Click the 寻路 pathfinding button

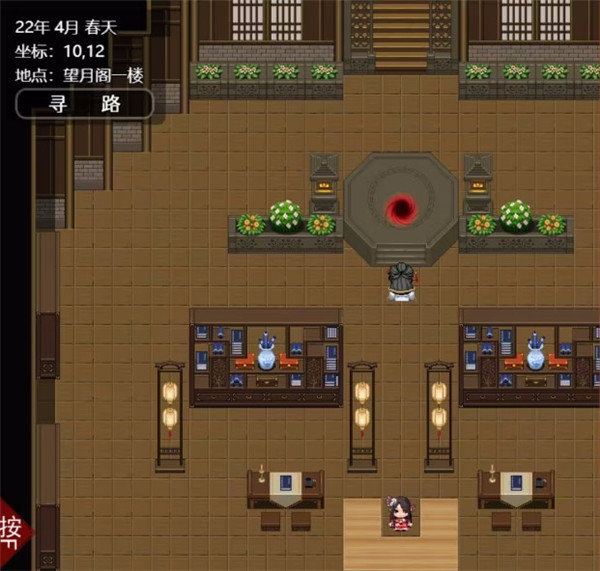coord(85,104)
